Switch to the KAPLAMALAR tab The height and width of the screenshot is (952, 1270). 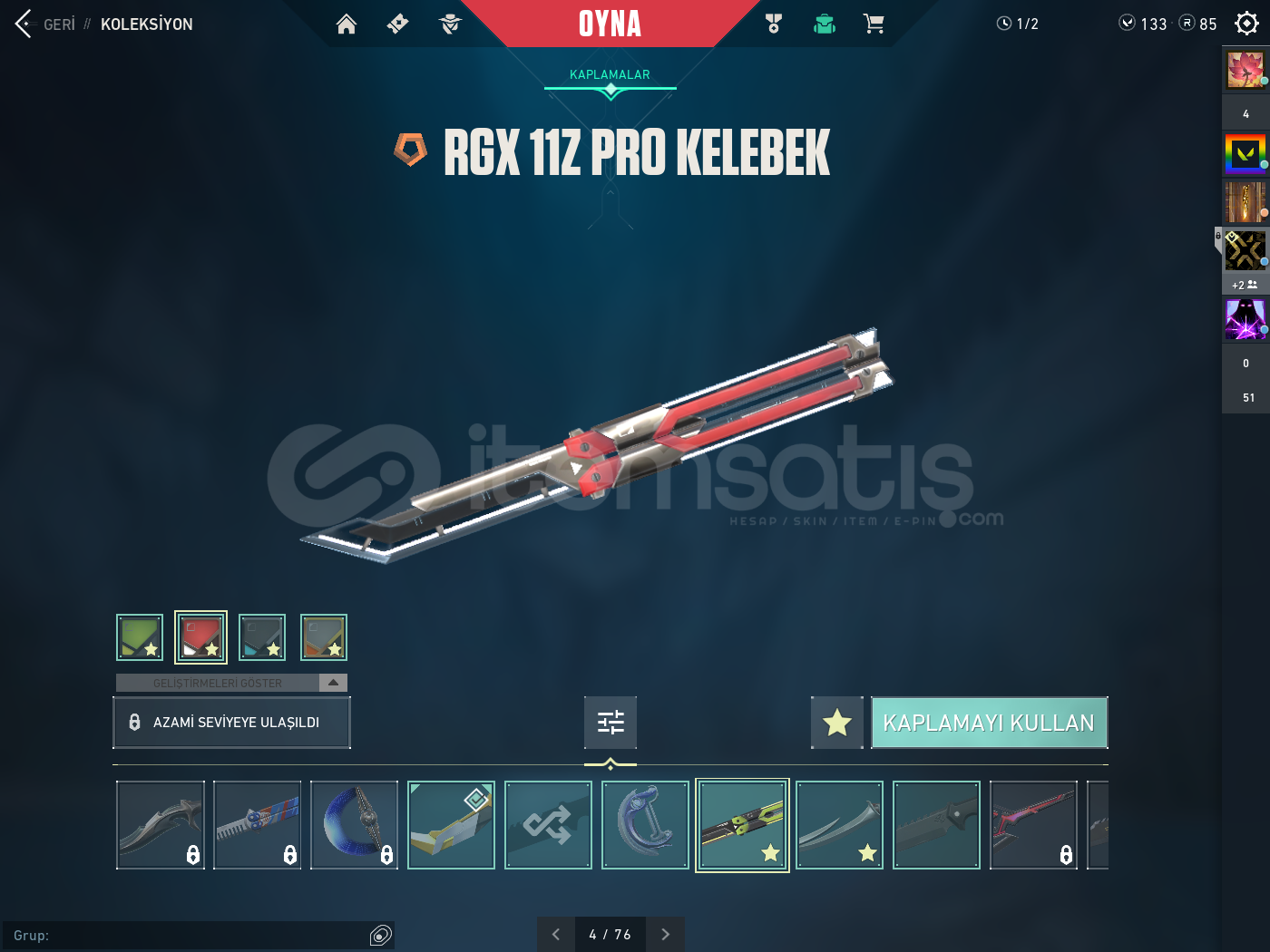tap(610, 74)
